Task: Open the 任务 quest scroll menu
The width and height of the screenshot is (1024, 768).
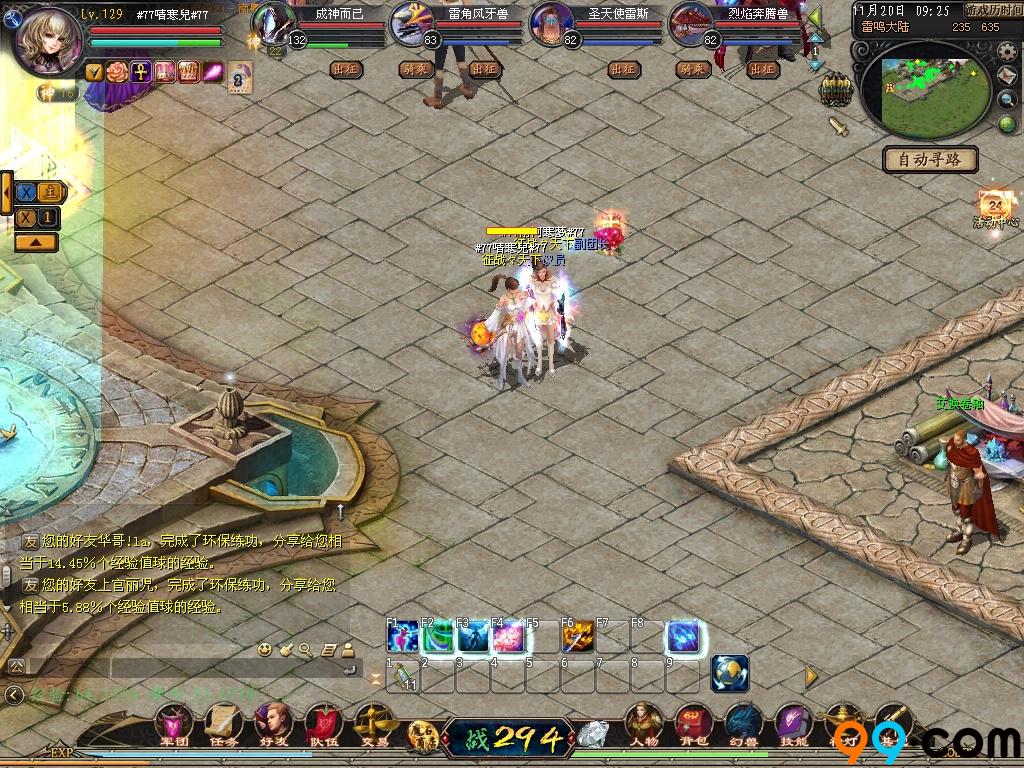Action: coord(223,724)
